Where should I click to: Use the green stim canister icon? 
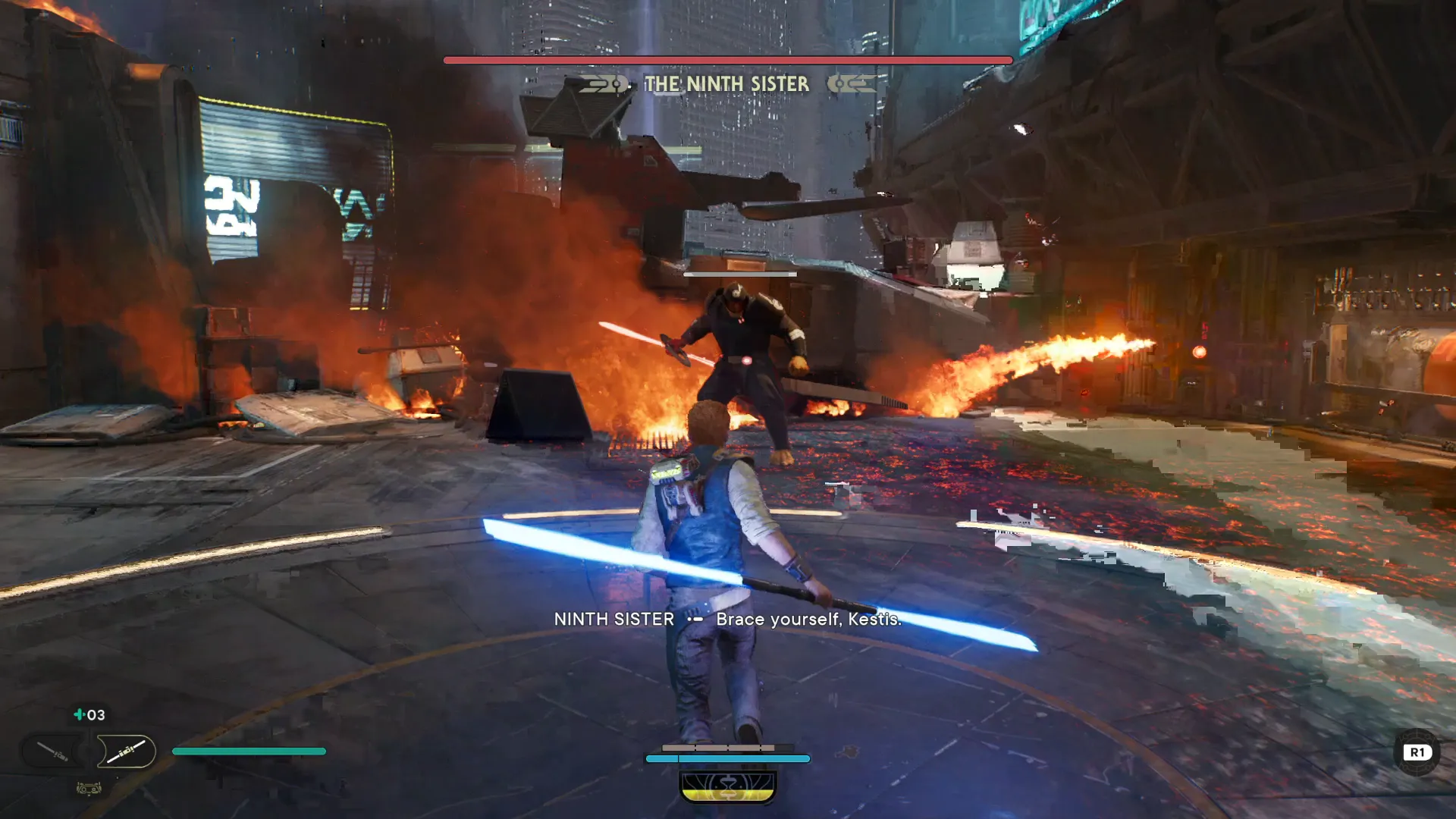click(79, 714)
